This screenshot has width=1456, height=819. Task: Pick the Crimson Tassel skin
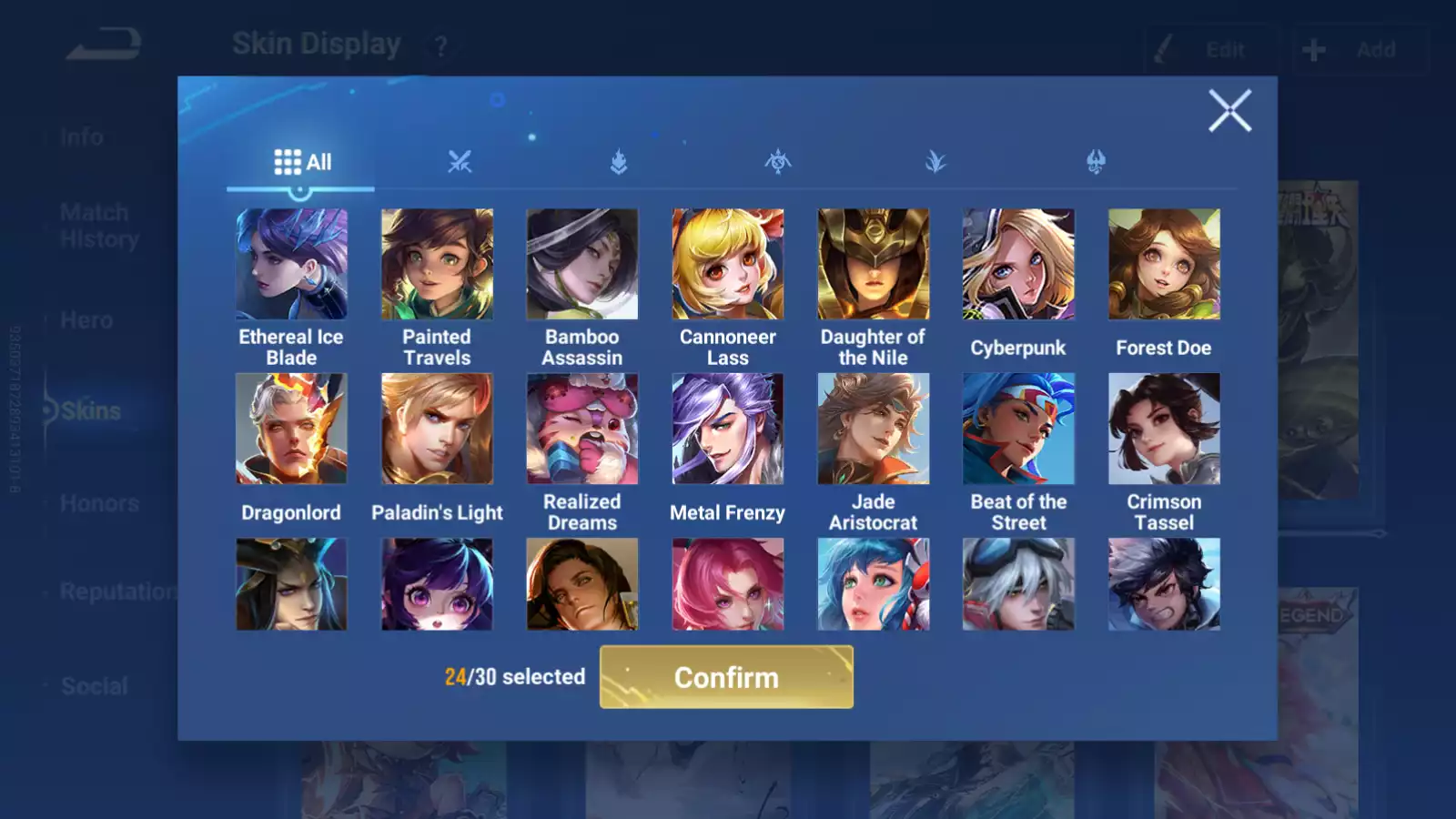pyautogui.click(x=1164, y=429)
